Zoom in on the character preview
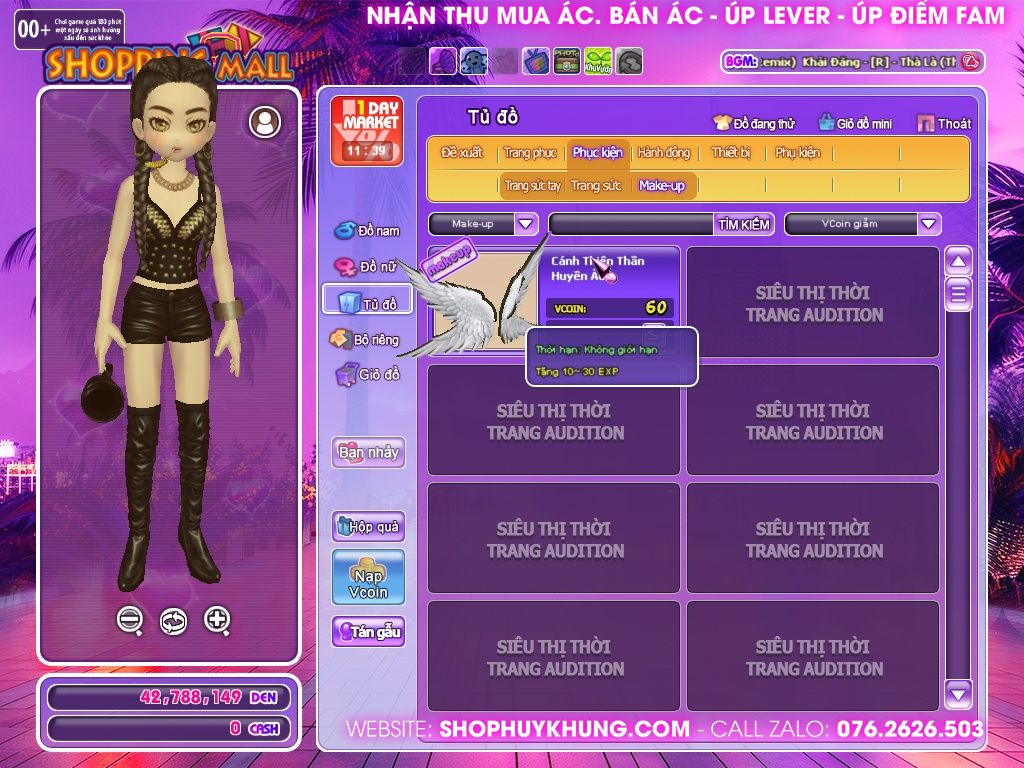Screen dimensions: 1024x768 217,621
